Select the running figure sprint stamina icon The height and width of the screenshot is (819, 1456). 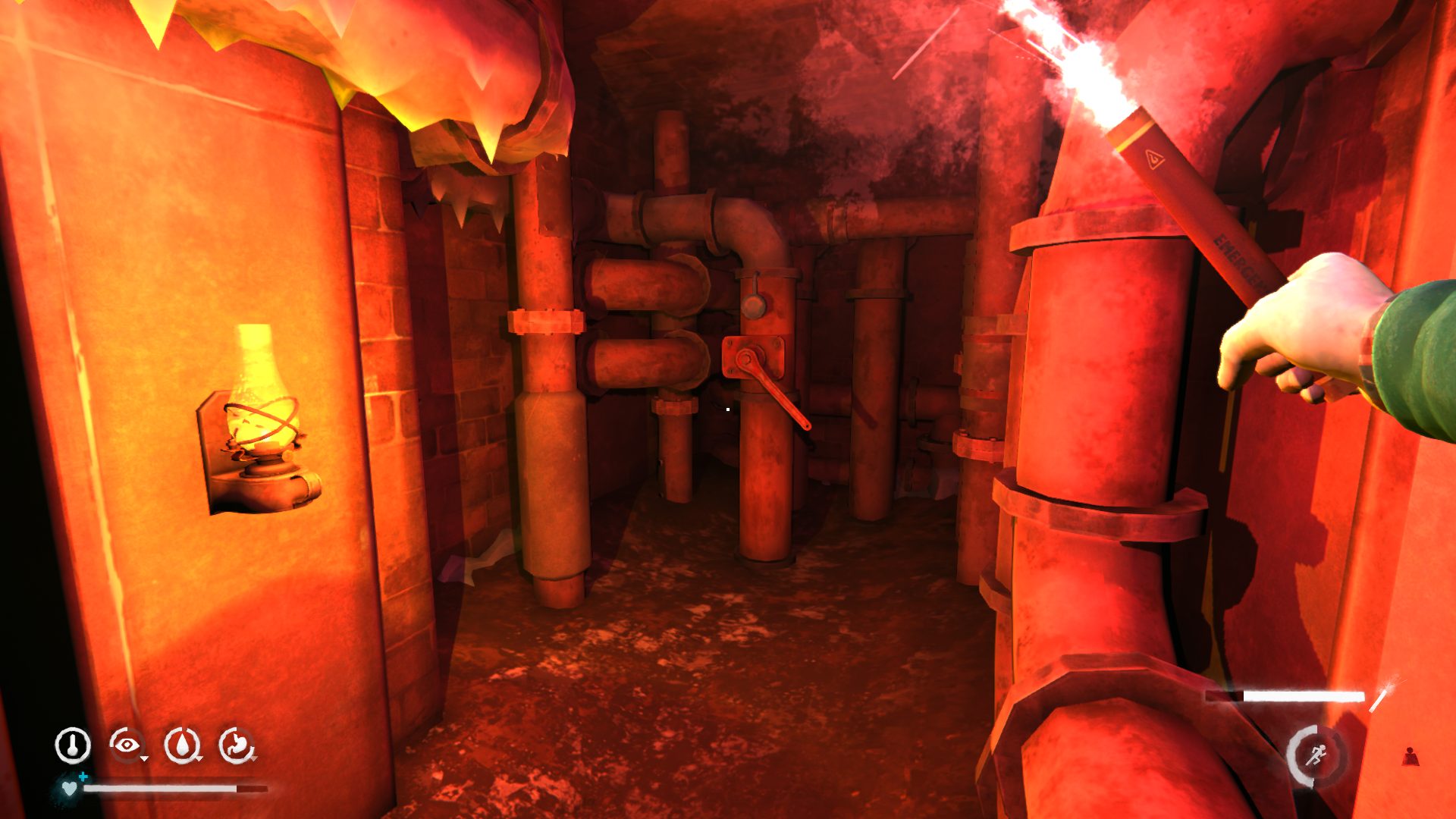tap(1315, 755)
